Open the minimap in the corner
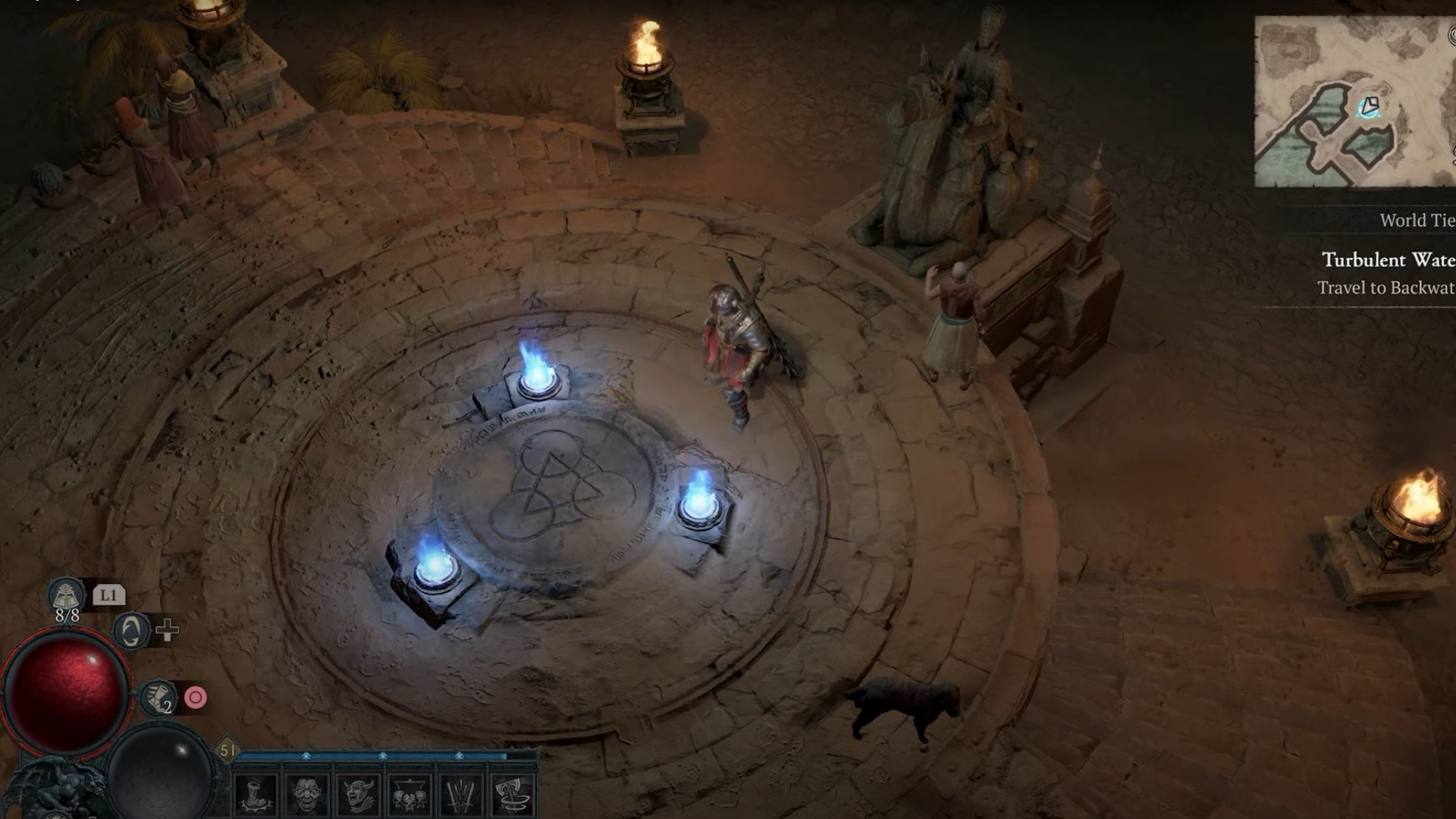Screen dimensions: 1456x819 1354,102
